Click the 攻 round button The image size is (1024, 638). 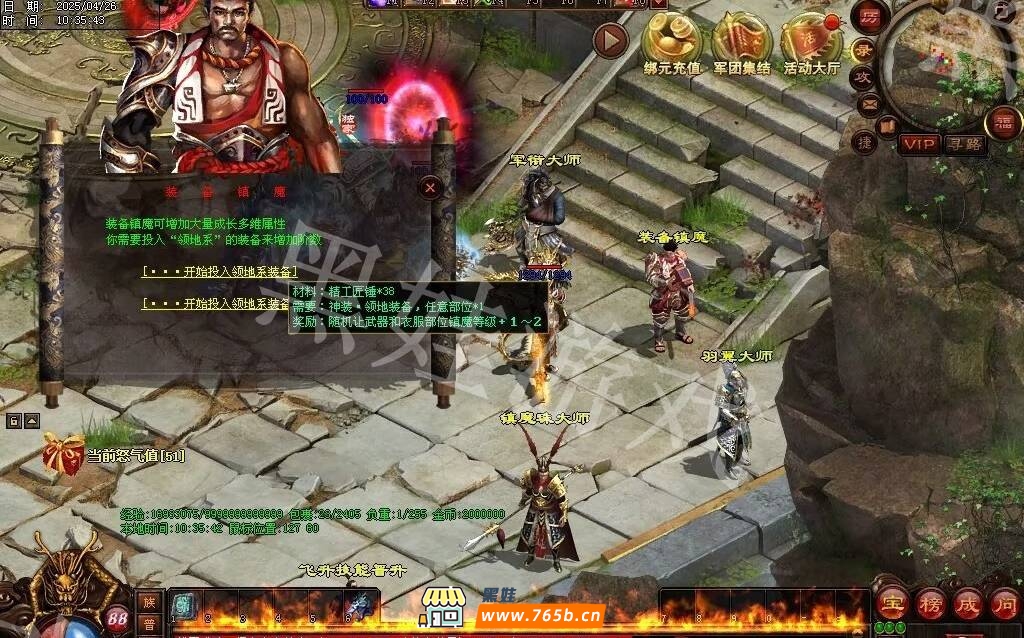pyautogui.click(x=863, y=76)
